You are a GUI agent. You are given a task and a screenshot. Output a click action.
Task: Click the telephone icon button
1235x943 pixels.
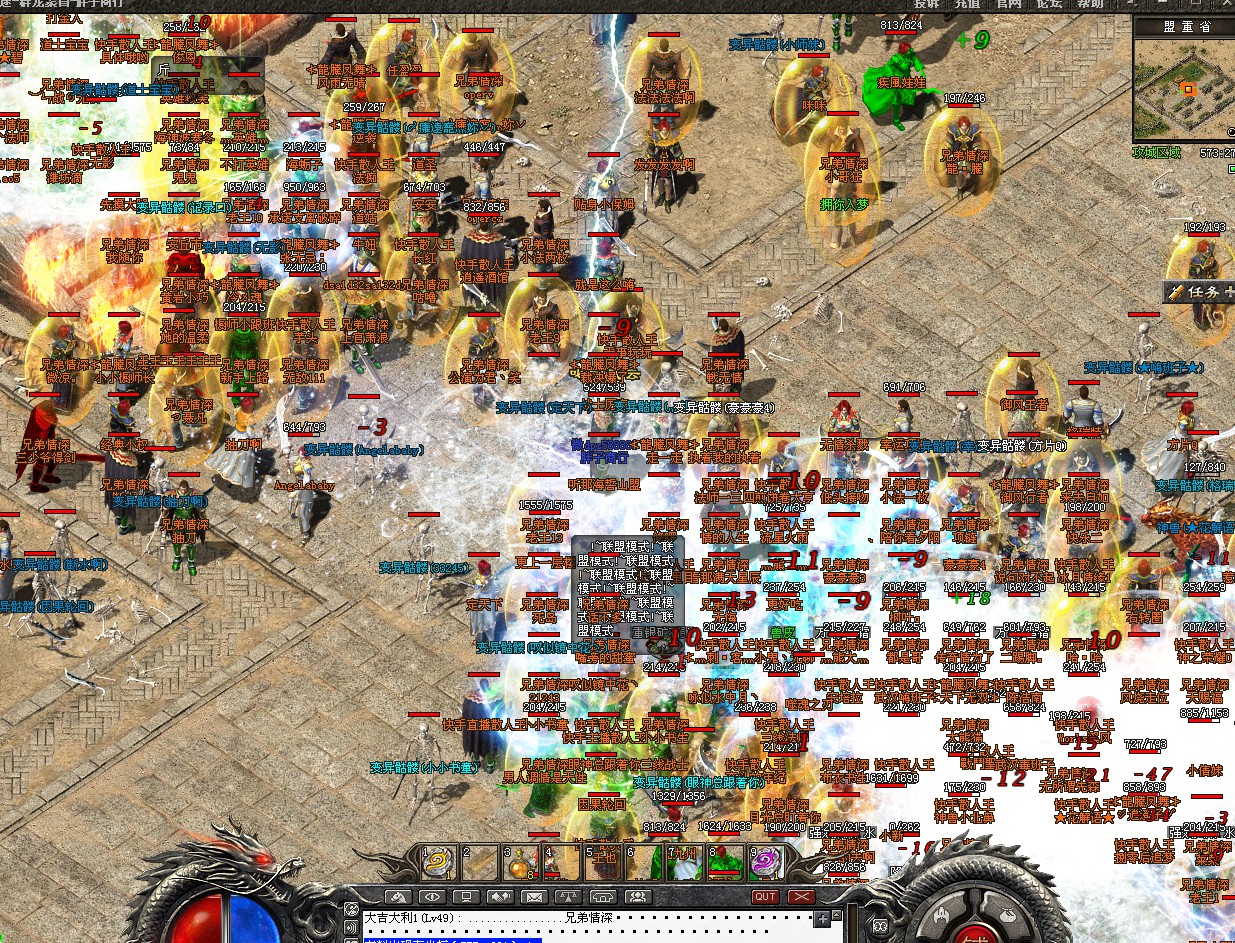601,897
